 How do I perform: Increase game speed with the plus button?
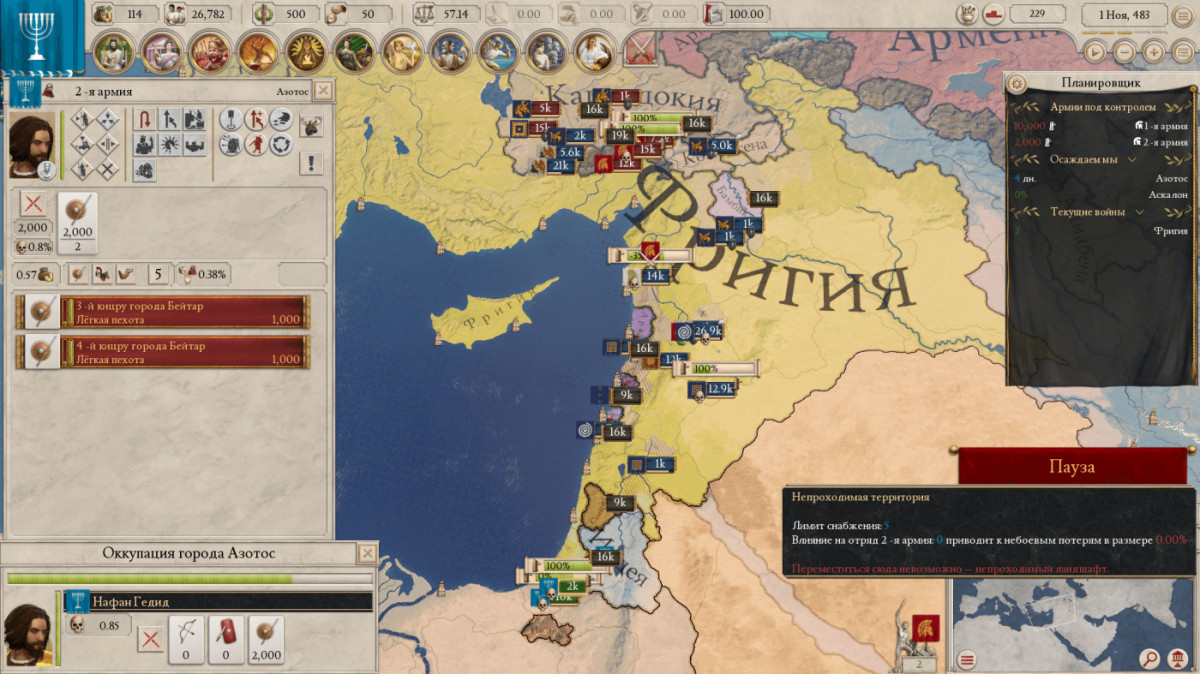coord(1154,51)
